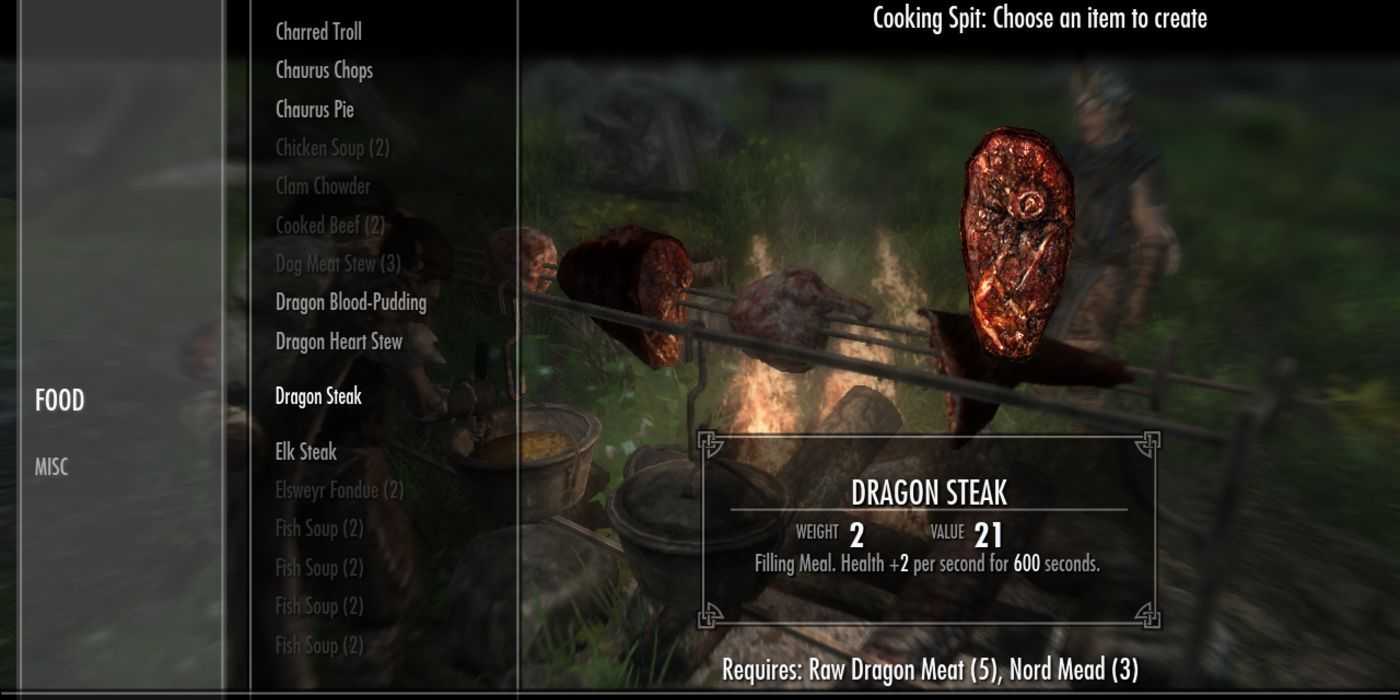Click the Cooked Beef recipe
Viewport: 1400px width, 700px height.
pyautogui.click(x=330, y=225)
